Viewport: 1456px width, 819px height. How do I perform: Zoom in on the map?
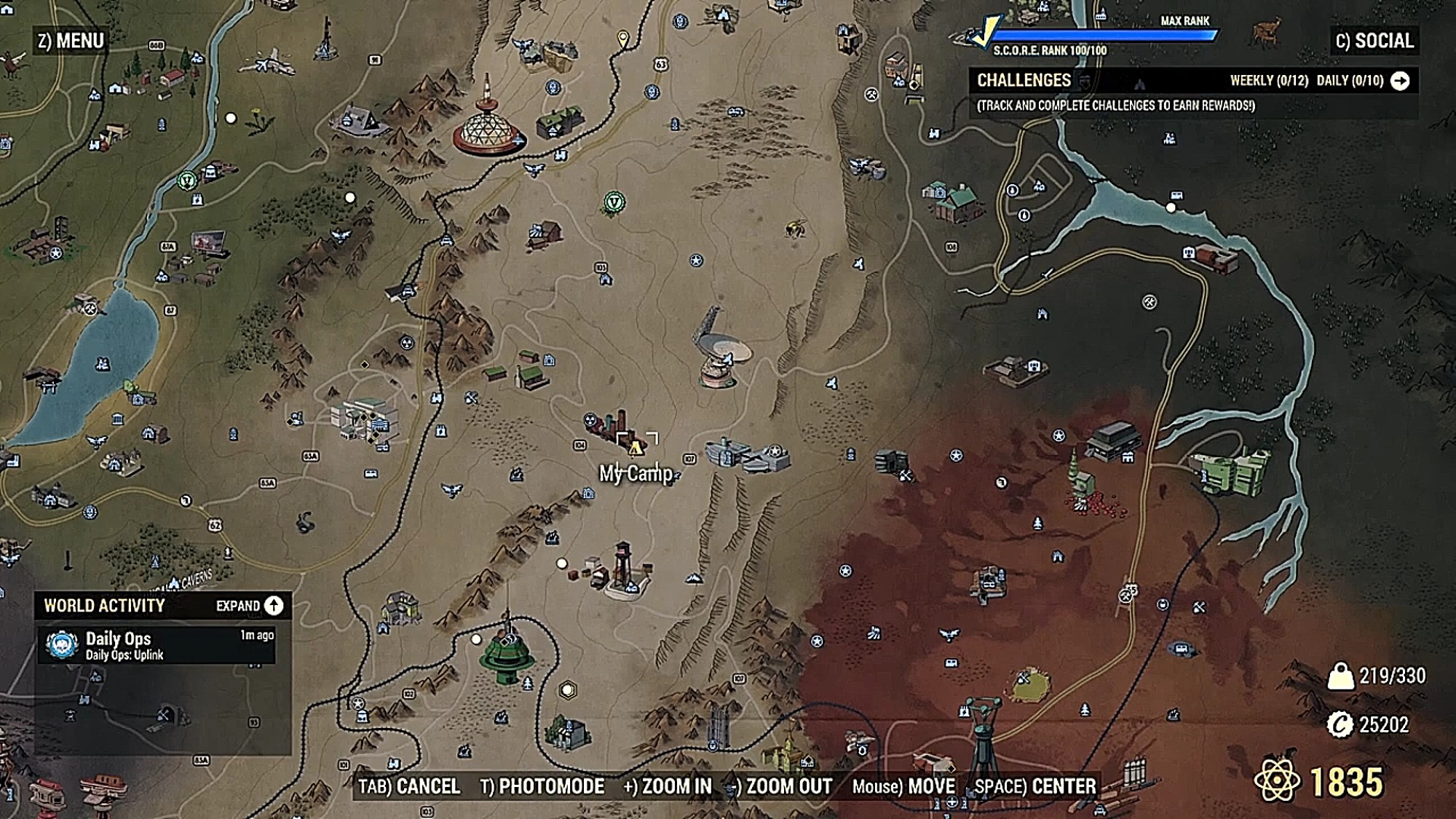(668, 786)
